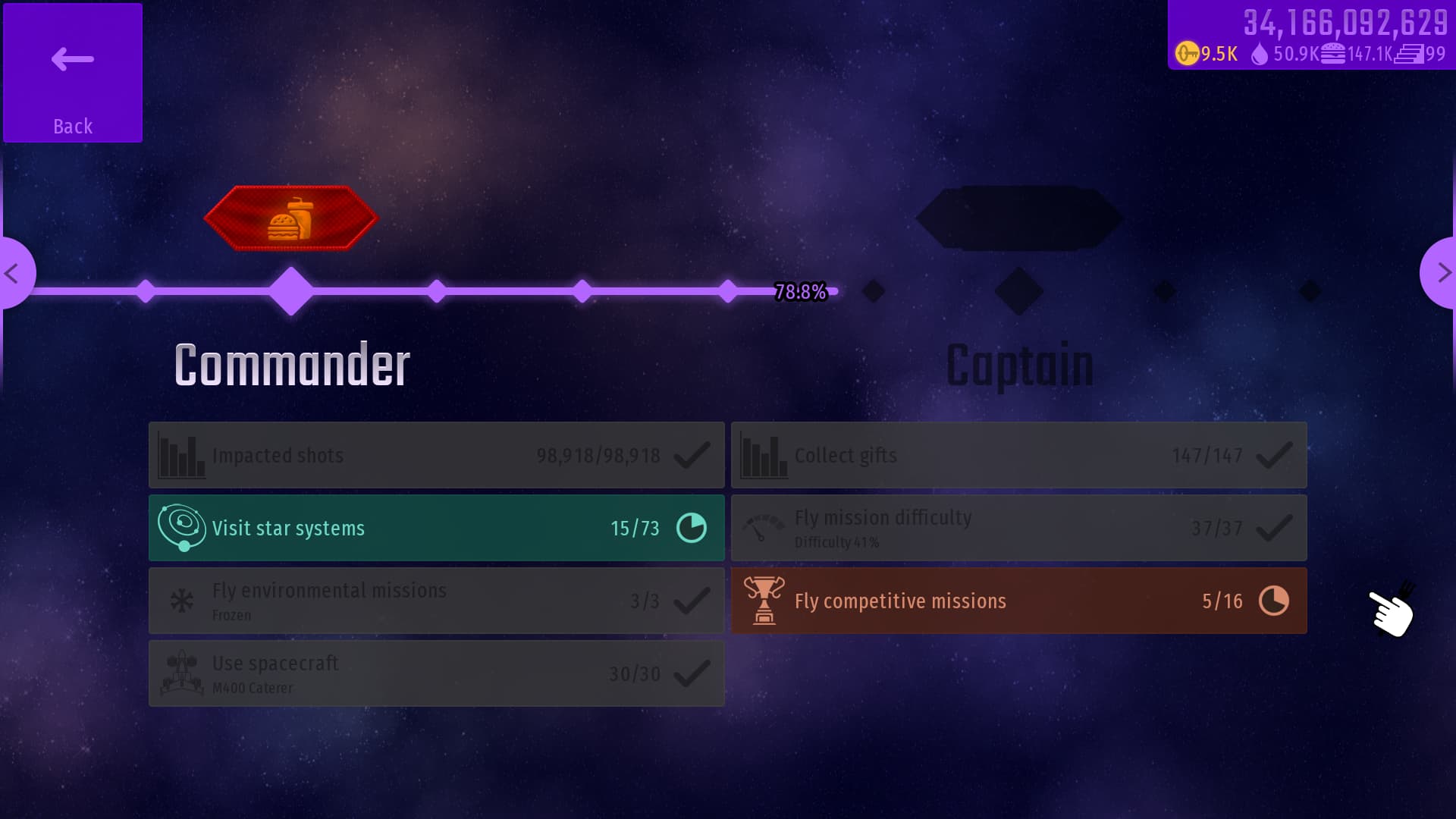Click the dark Captain rank badge
1456x819 pixels.
1018,218
